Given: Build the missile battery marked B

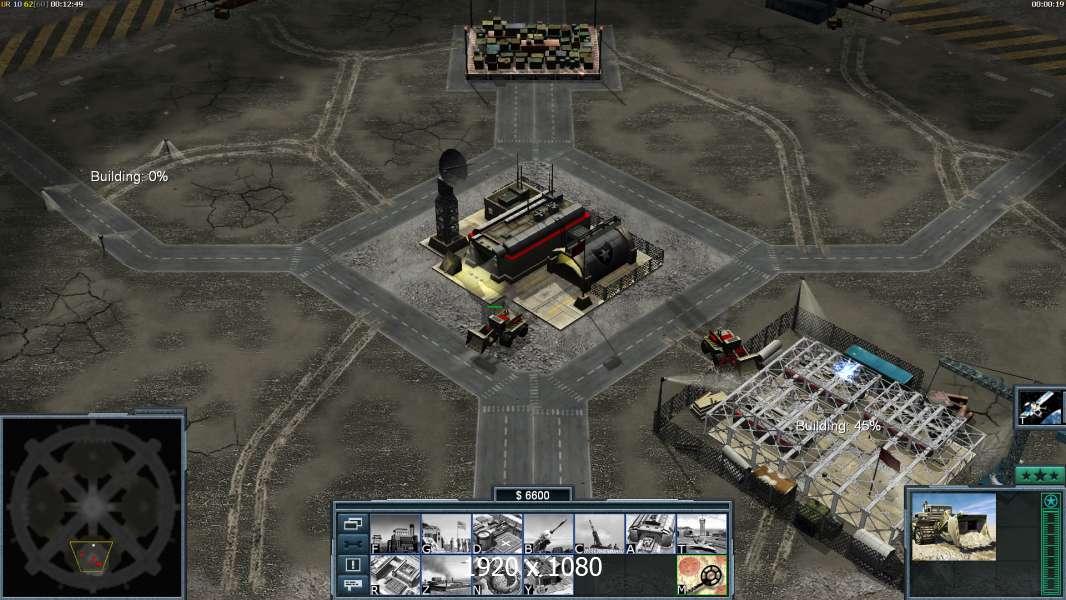Looking at the screenshot, I should coord(548,534).
